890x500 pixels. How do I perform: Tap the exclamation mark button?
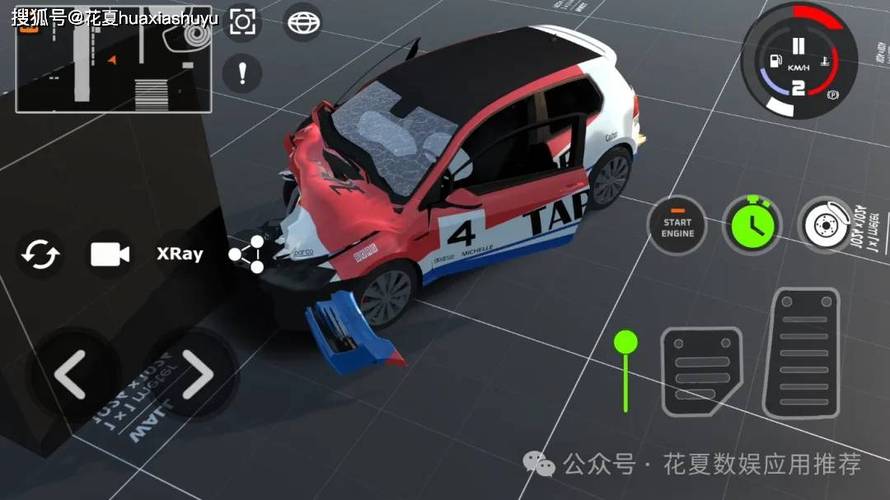pyautogui.click(x=242, y=72)
